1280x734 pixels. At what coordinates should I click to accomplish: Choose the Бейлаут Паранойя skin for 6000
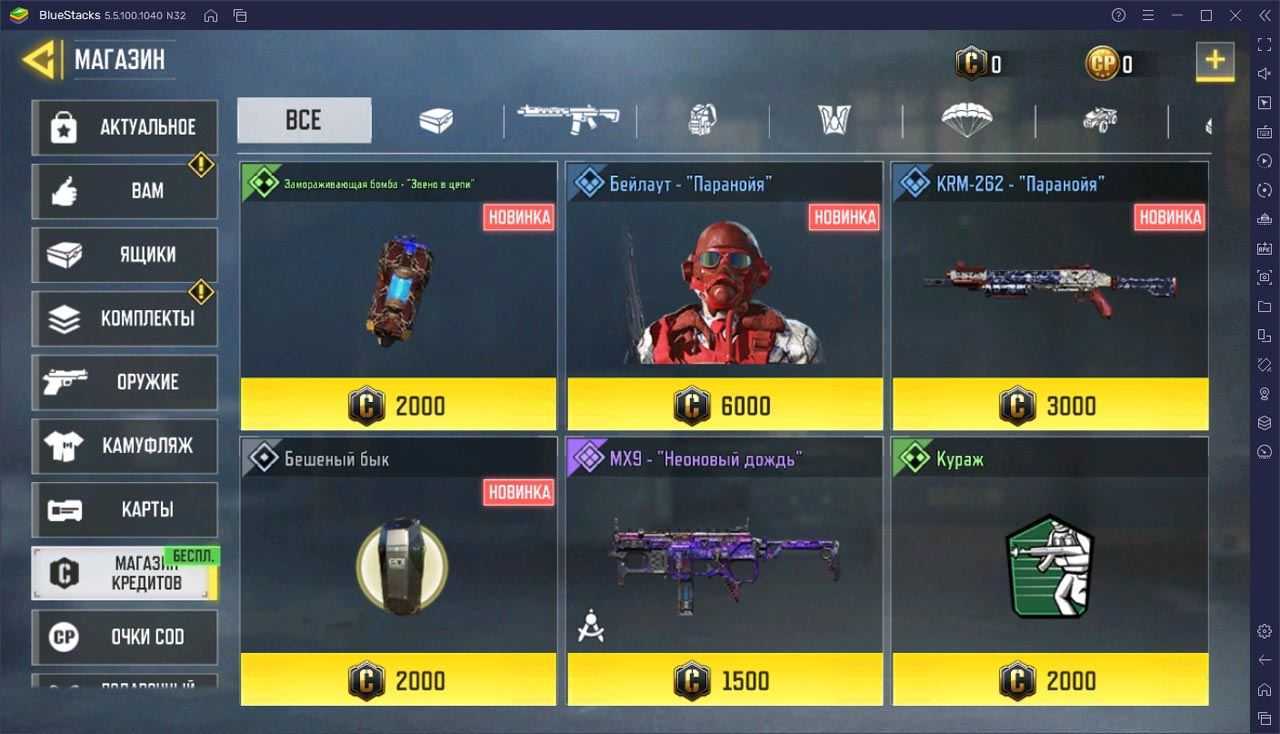(725, 296)
